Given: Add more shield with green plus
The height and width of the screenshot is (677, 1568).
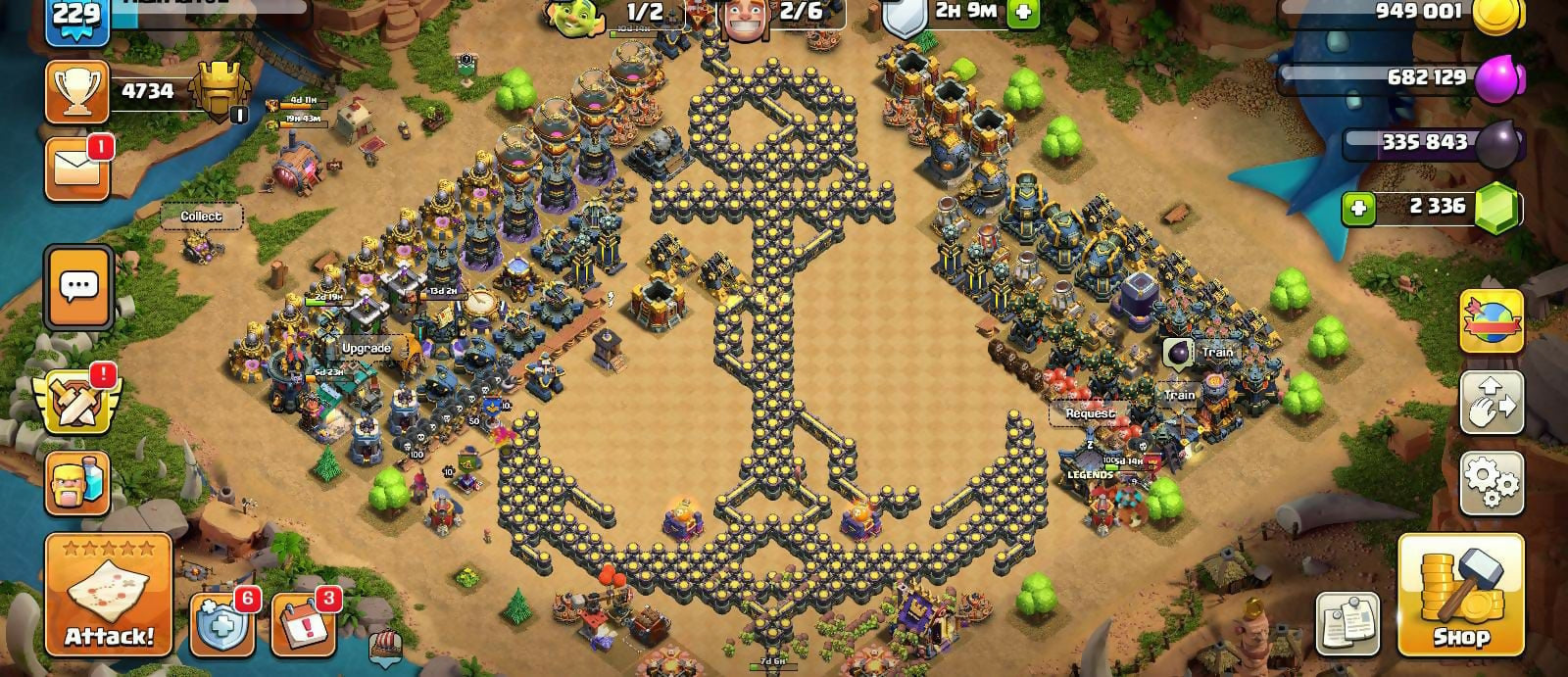Looking at the screenshot, I should pos(1023,13).
